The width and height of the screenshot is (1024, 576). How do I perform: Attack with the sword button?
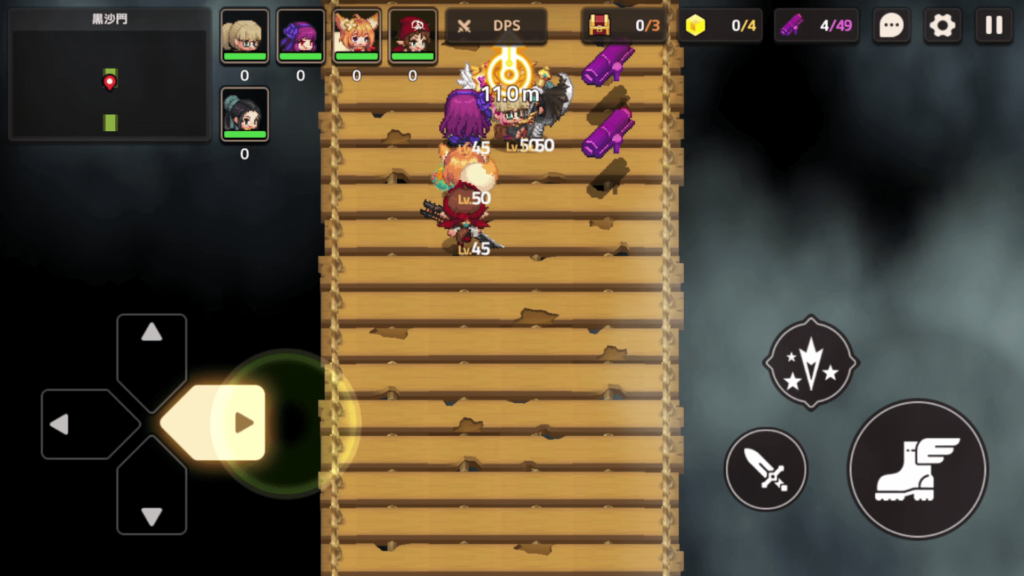[x=766, y=469]
